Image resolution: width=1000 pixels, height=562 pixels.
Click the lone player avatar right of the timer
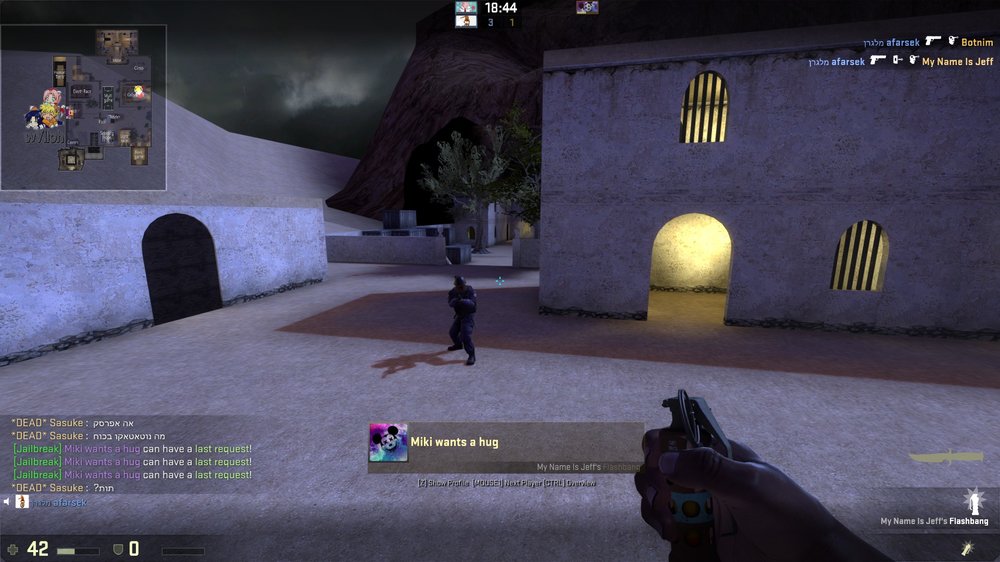click(587, 8)
